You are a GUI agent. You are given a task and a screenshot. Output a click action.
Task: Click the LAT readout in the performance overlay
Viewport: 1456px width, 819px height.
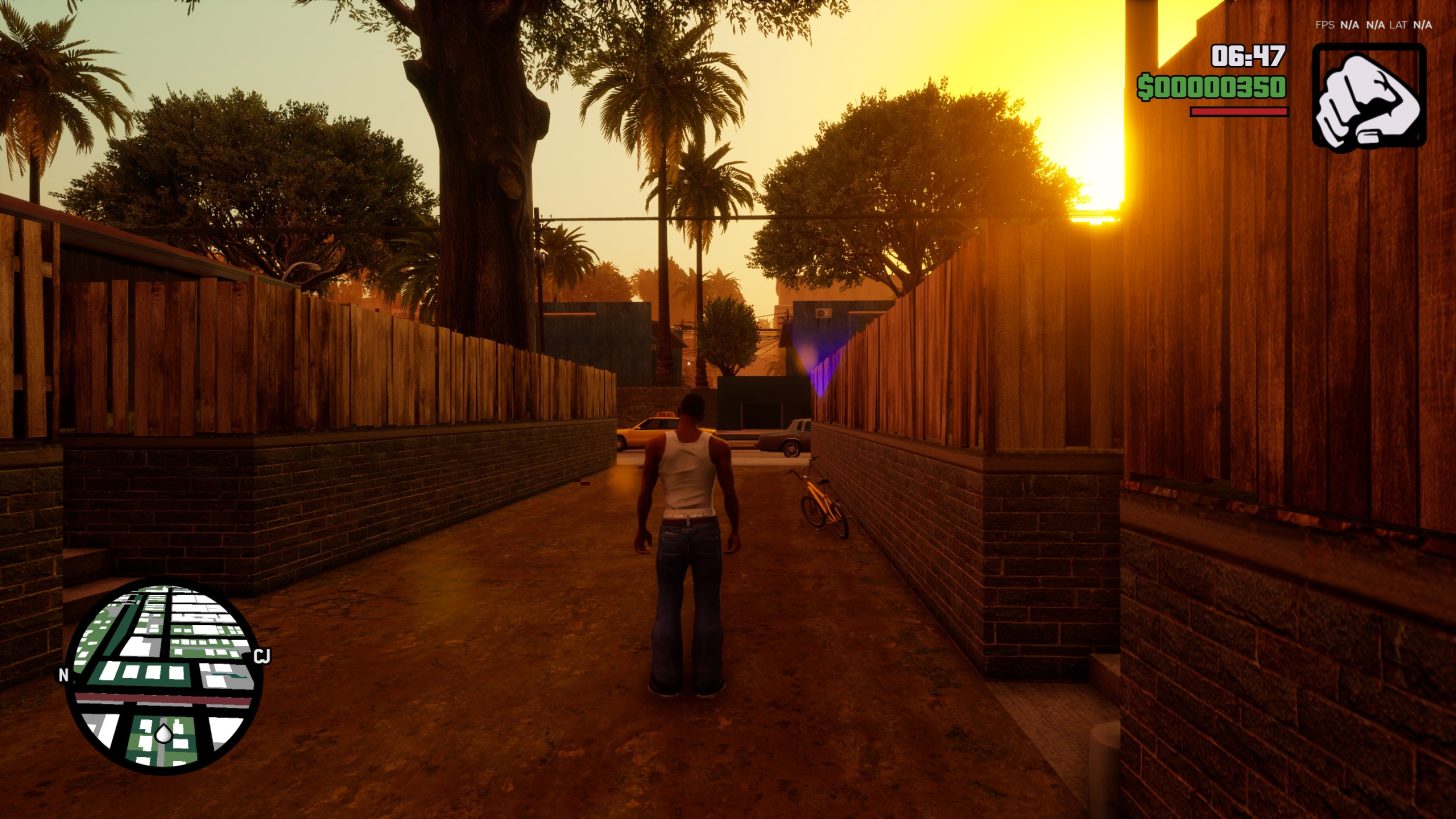tap(1398, 25)
